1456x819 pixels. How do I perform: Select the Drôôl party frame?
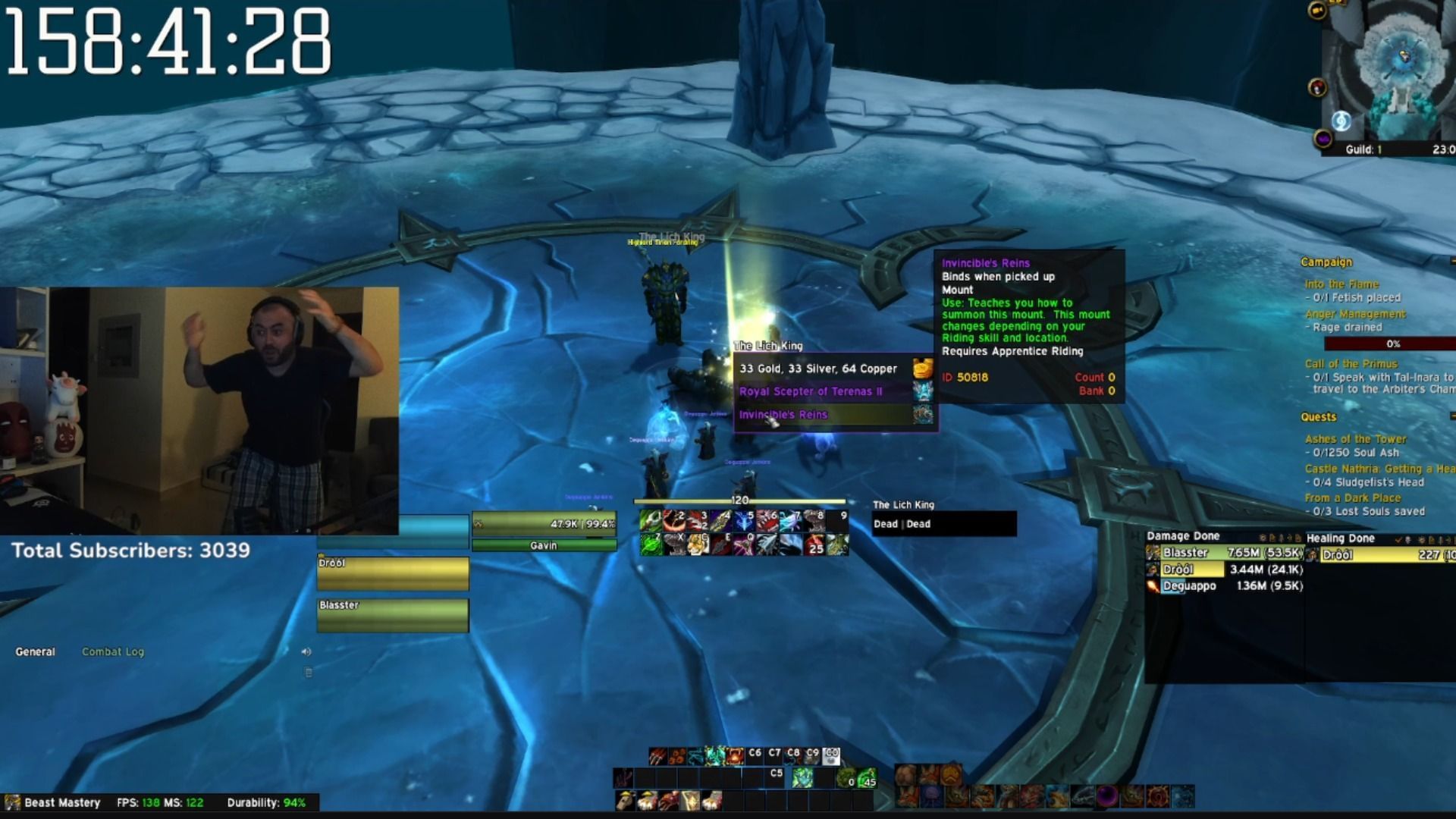393,573
